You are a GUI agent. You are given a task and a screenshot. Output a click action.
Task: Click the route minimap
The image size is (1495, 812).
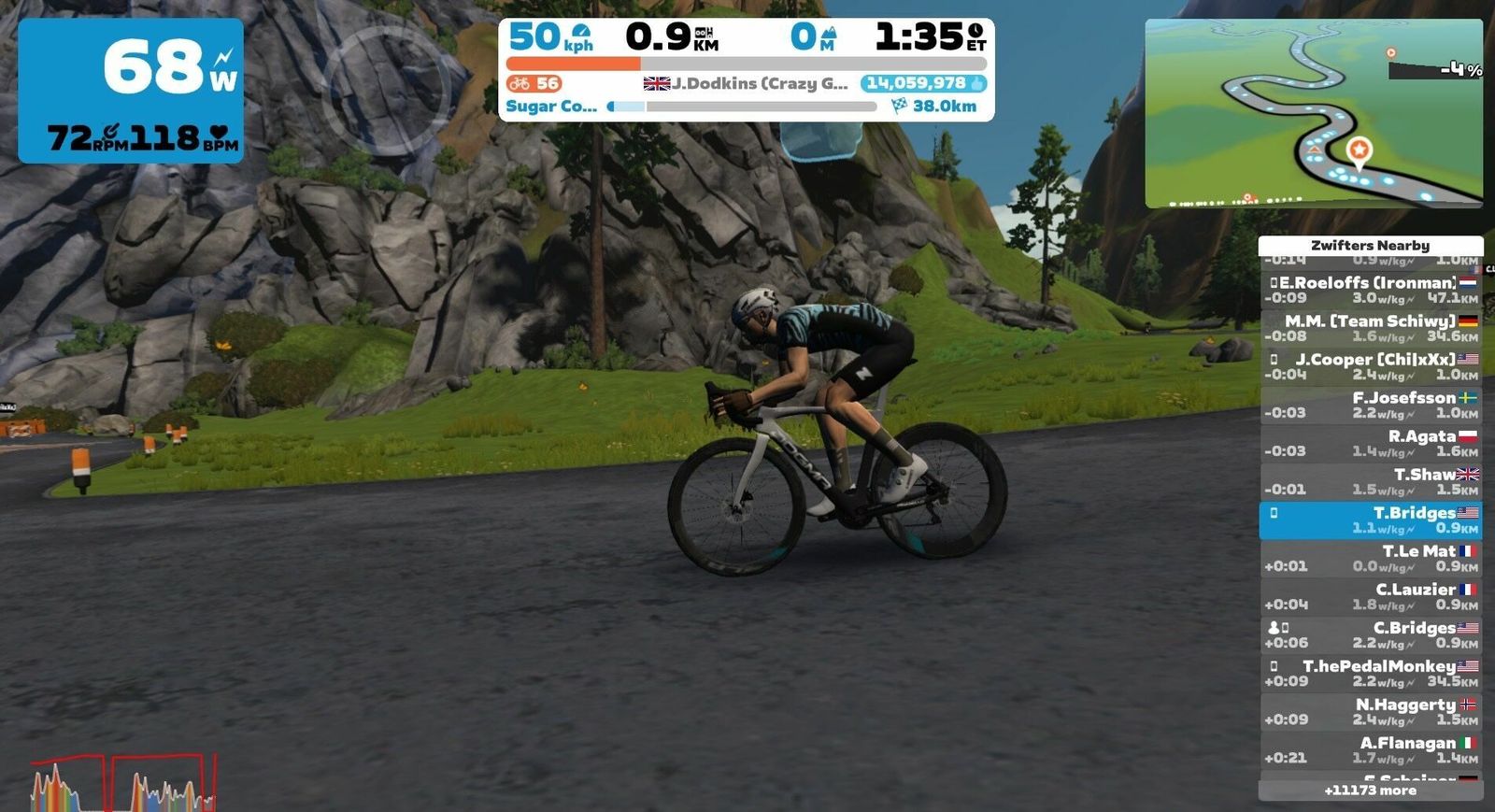click(1313, 113)
